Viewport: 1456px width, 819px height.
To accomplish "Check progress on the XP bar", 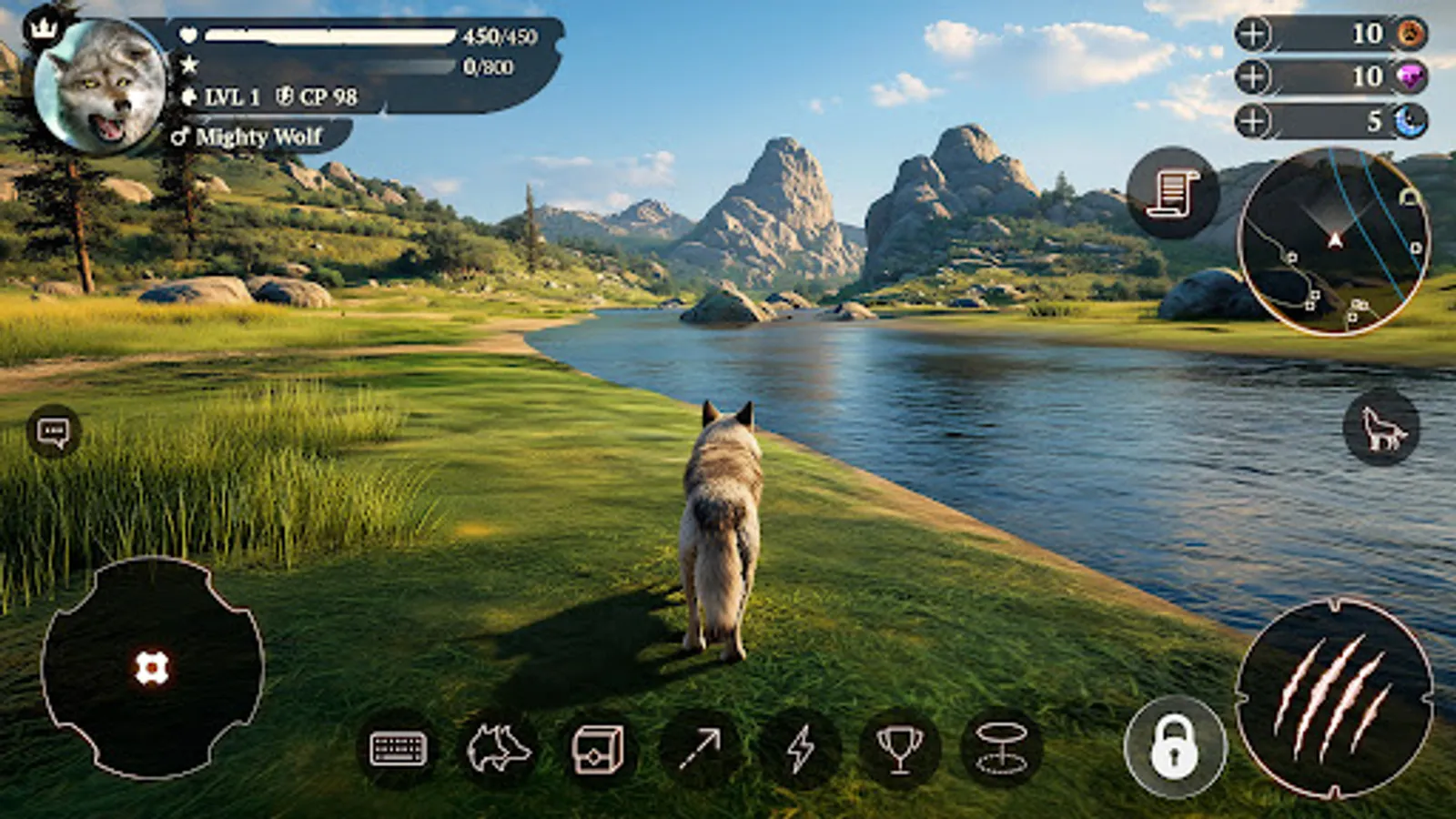I will 328,66.
